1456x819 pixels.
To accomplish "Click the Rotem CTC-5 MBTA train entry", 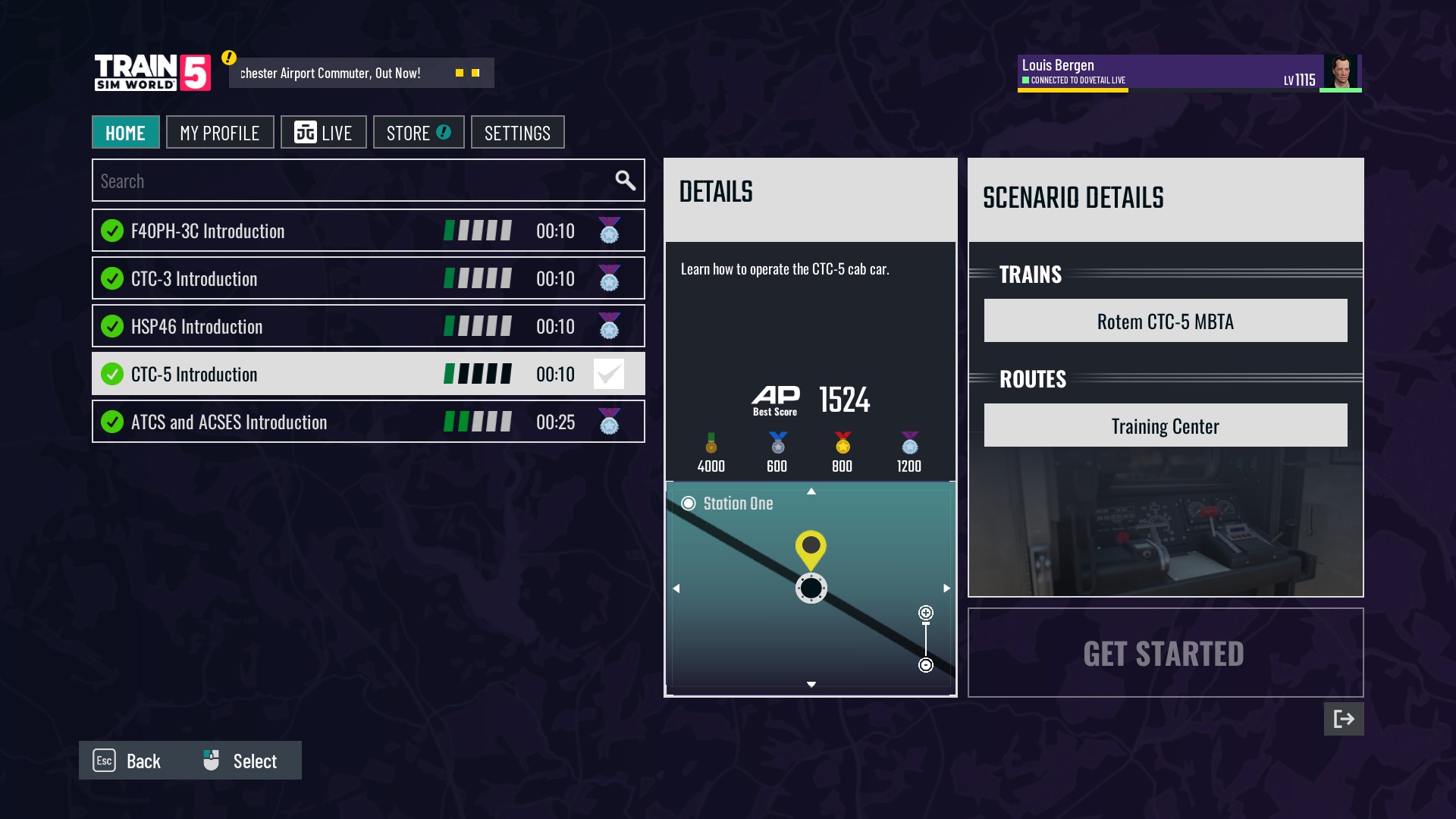I will 1165,321.
